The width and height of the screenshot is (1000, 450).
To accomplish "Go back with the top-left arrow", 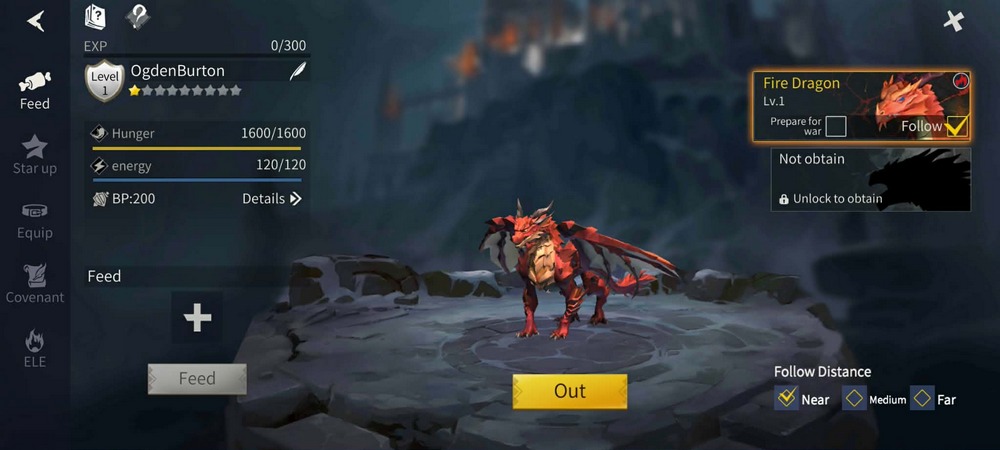I will [x=36, y=21].
